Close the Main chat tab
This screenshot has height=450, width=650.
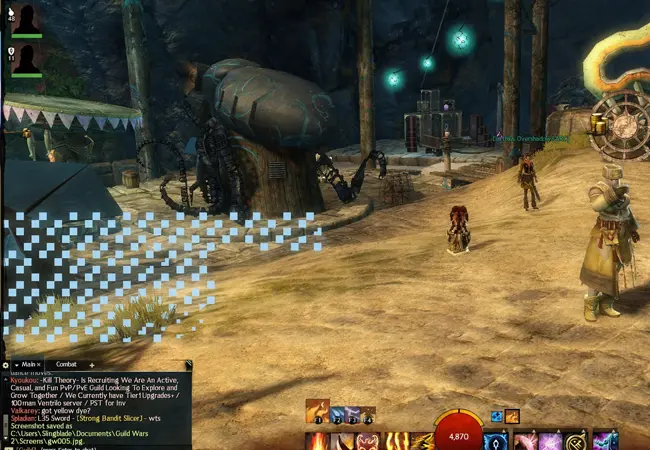(x=40, y=365)
